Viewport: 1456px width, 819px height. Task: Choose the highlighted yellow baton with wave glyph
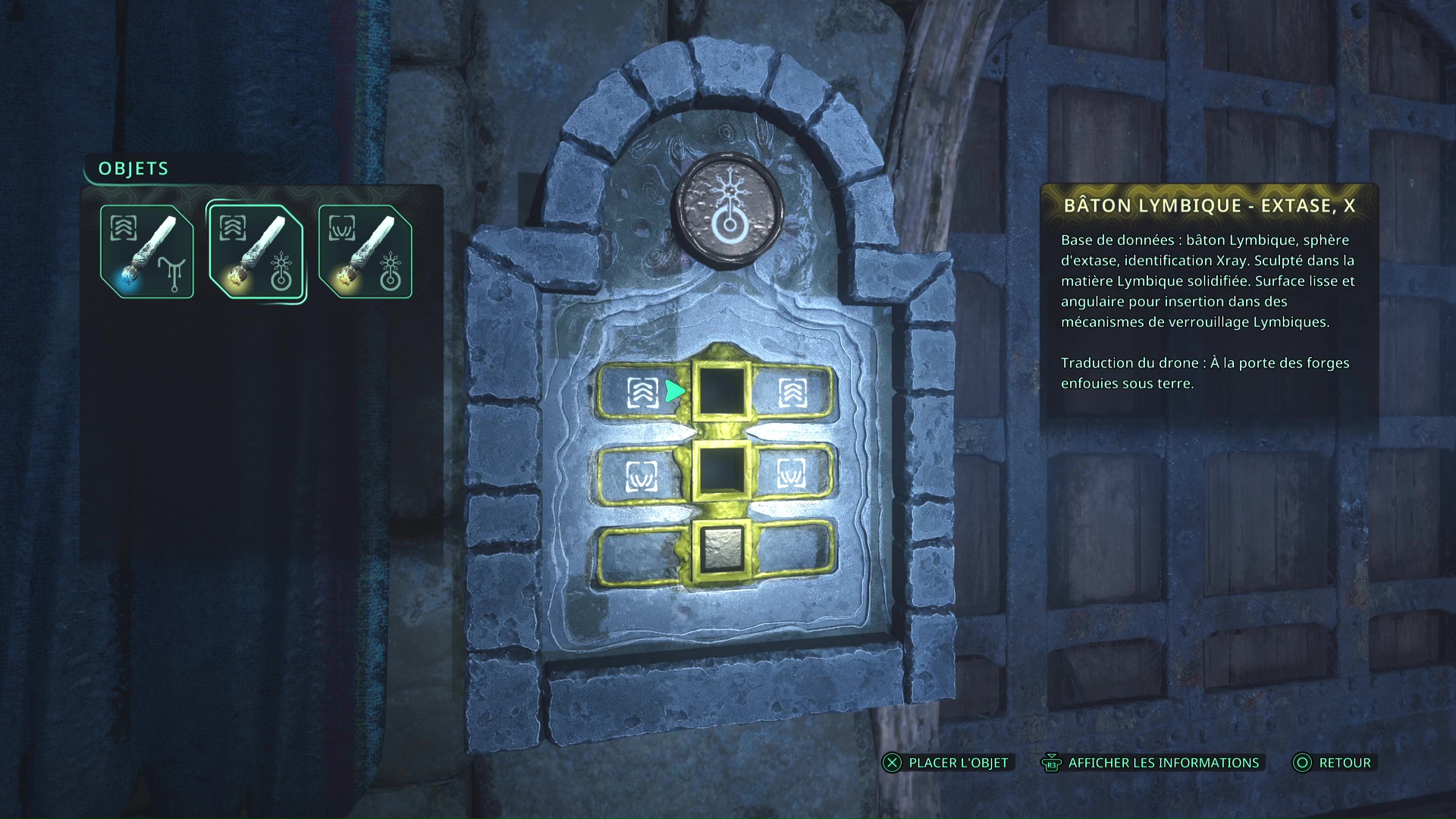tap(256, 252)
